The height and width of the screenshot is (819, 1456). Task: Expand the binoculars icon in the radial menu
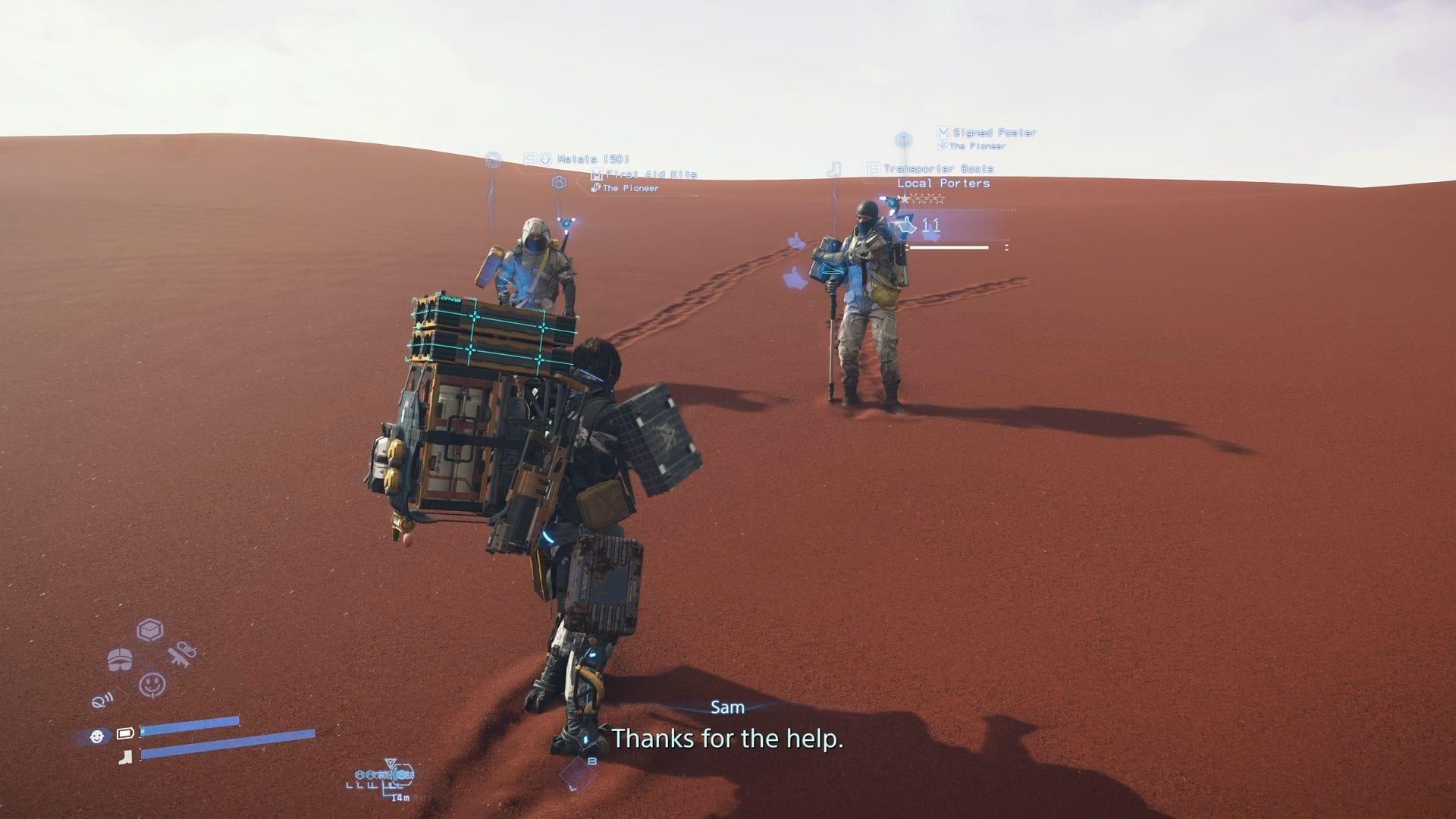(x=121, y=659)
